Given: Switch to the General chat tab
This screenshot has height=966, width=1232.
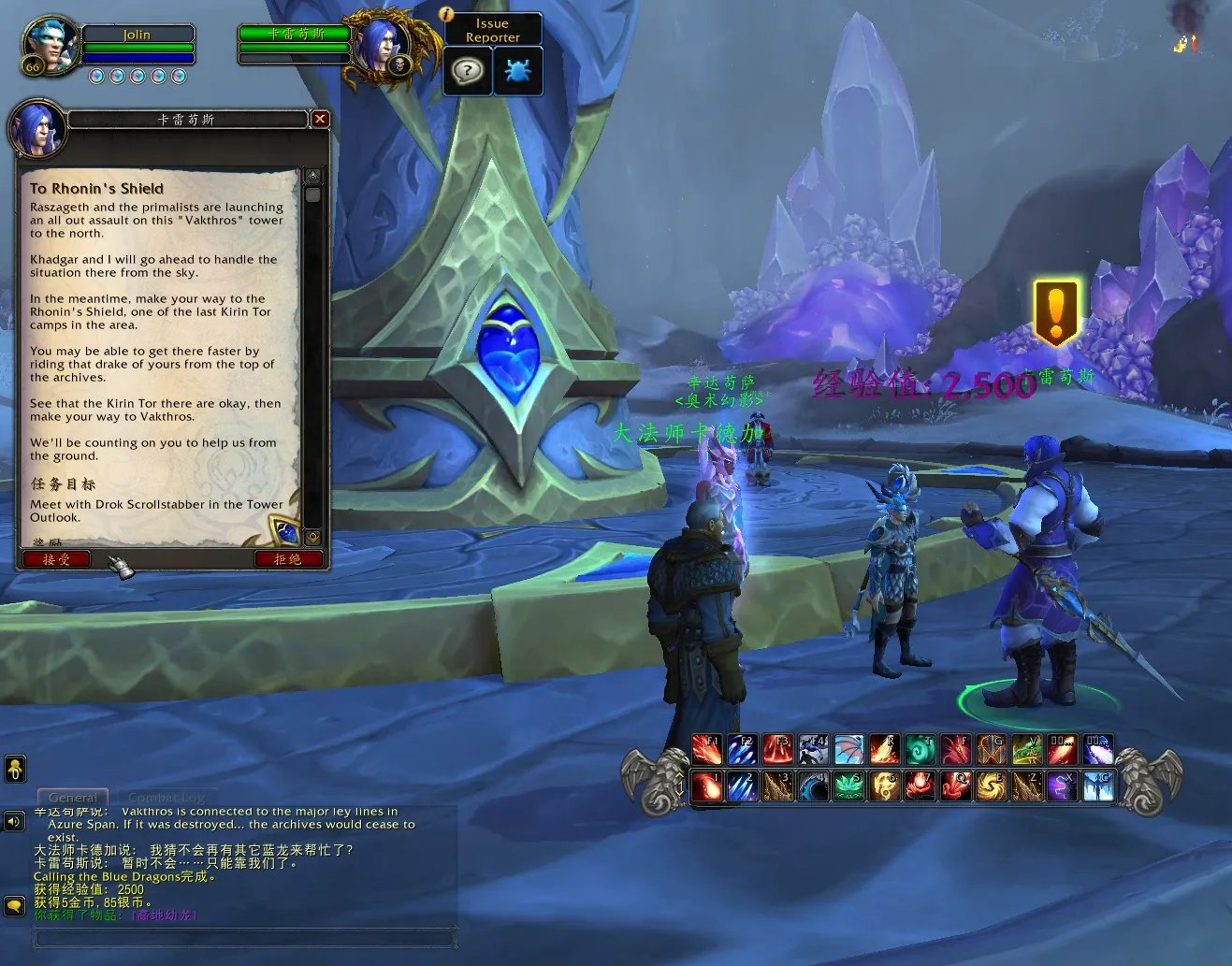Looking at the screenshot, I should point(73,798).
